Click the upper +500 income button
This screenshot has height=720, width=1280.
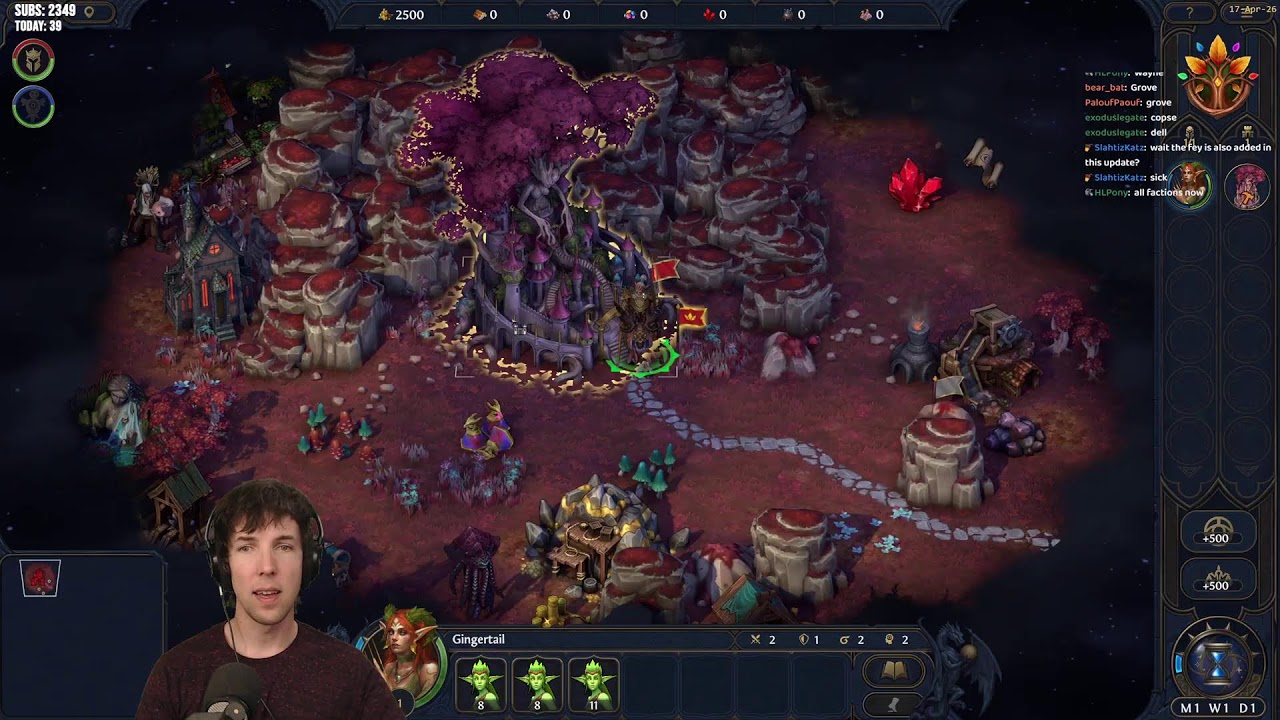1216,531
